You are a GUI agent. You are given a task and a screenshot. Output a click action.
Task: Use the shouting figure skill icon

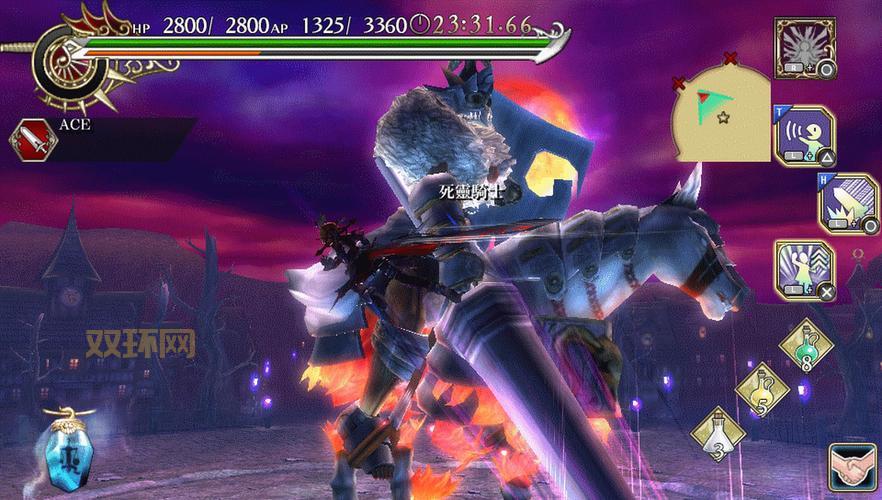click(x=805, y=135)
